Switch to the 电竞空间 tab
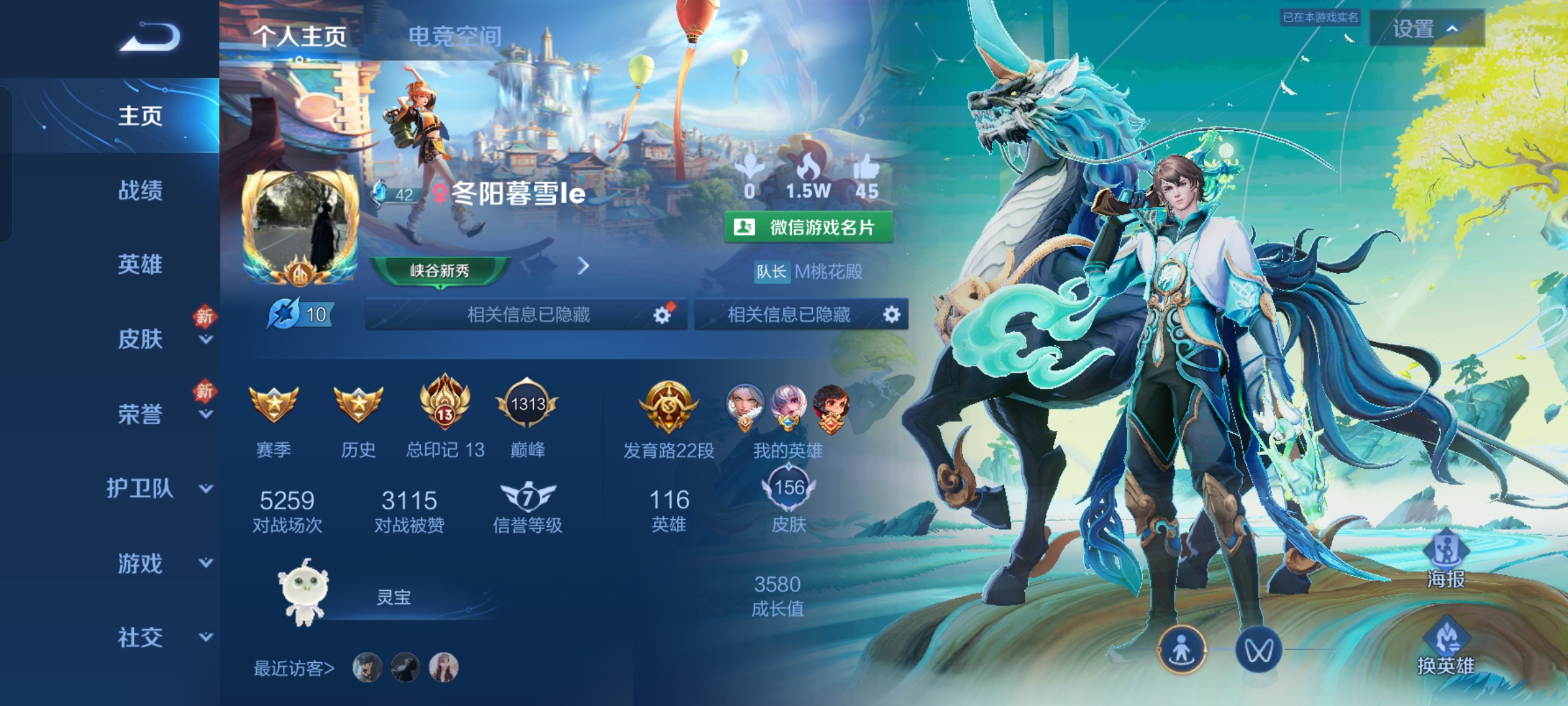Image resolution: width=1568 pixels, height=706 pixels. coord(455,36)
